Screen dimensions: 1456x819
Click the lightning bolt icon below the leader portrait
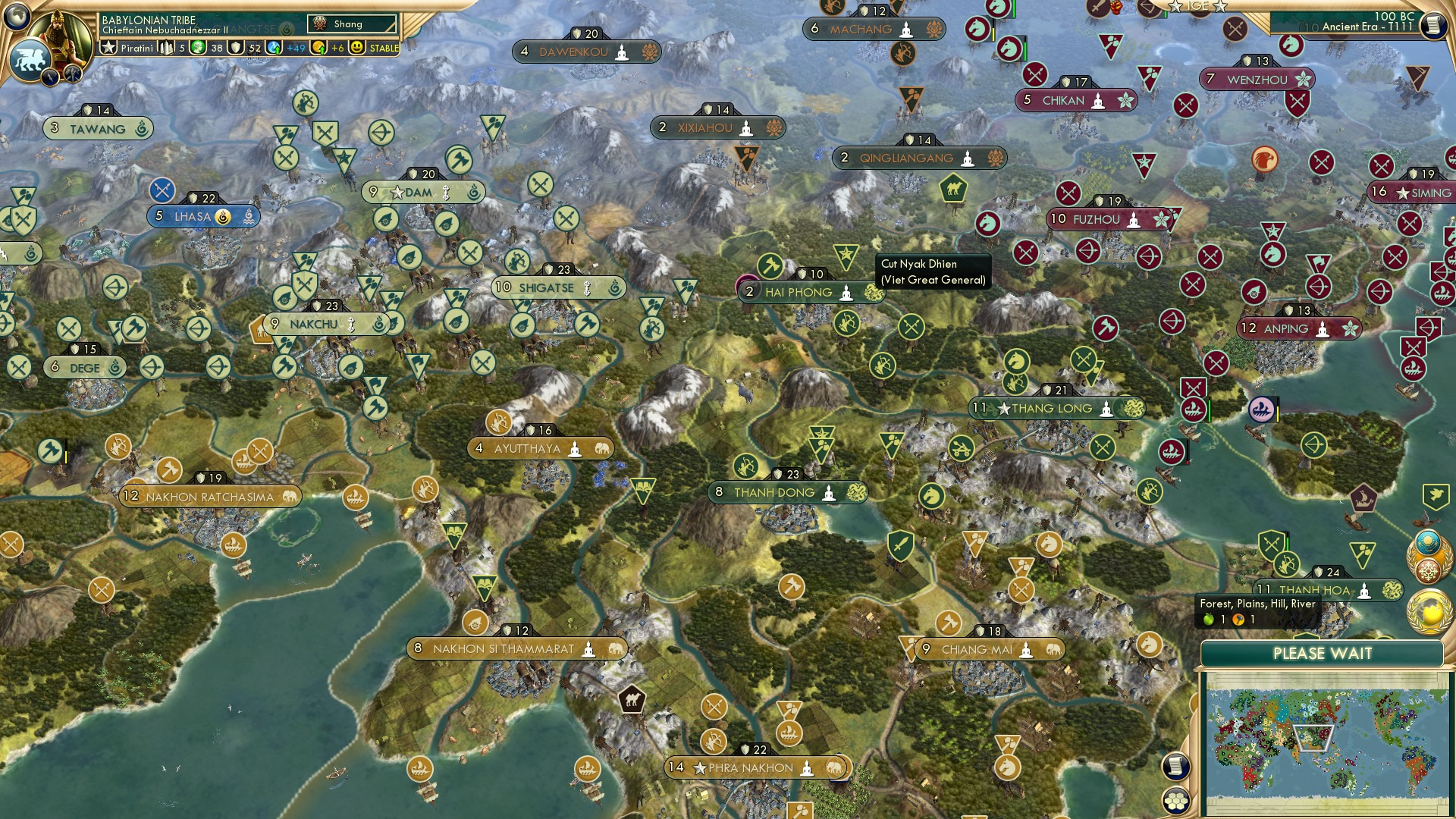[x=50, y=76]
